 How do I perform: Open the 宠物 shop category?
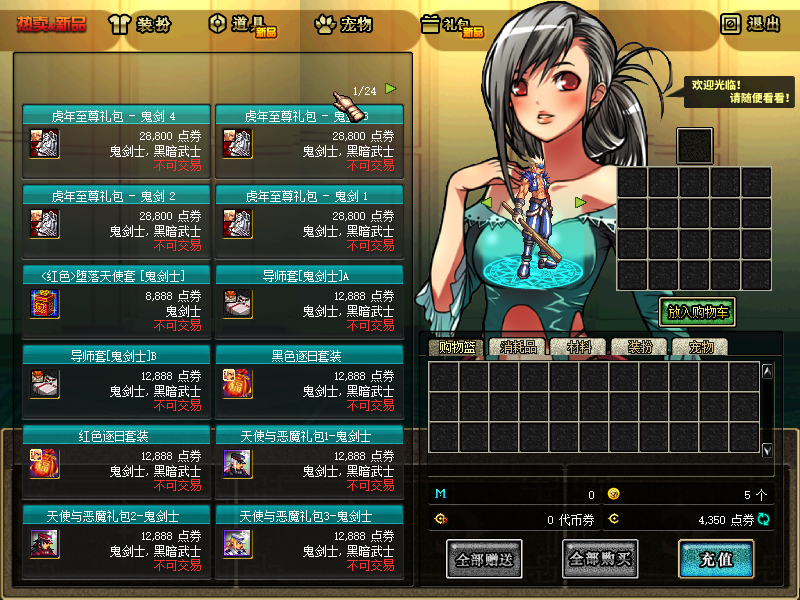(344, 24)
